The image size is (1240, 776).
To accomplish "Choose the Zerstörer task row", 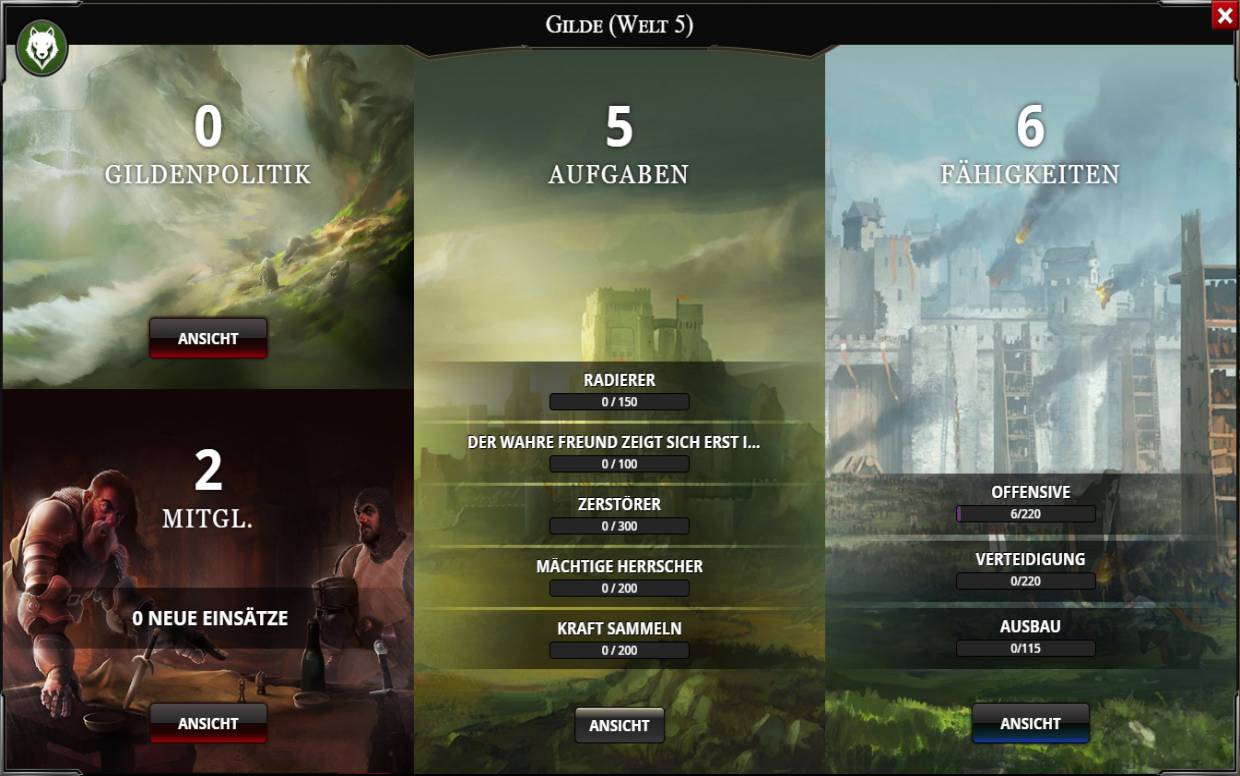I will tap(619, 515).
